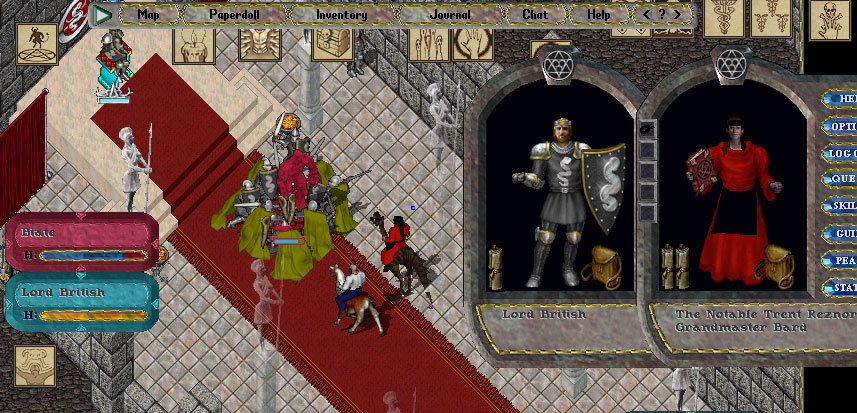Open the Journal
The height and width of the screenshot is (413, 857).
click(448, 15)
